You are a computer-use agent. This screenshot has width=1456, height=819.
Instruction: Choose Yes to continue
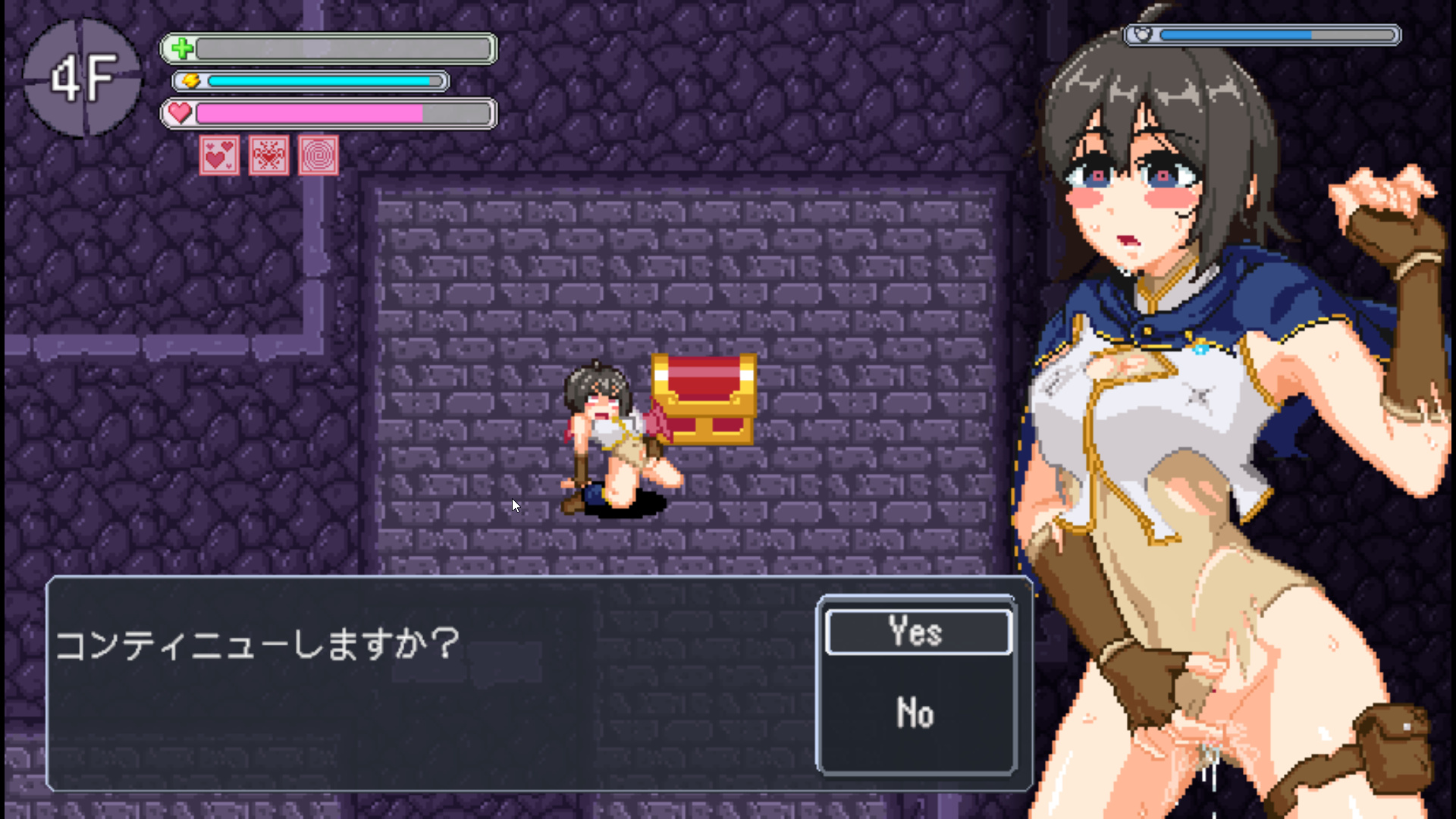(x=918, y=632)
